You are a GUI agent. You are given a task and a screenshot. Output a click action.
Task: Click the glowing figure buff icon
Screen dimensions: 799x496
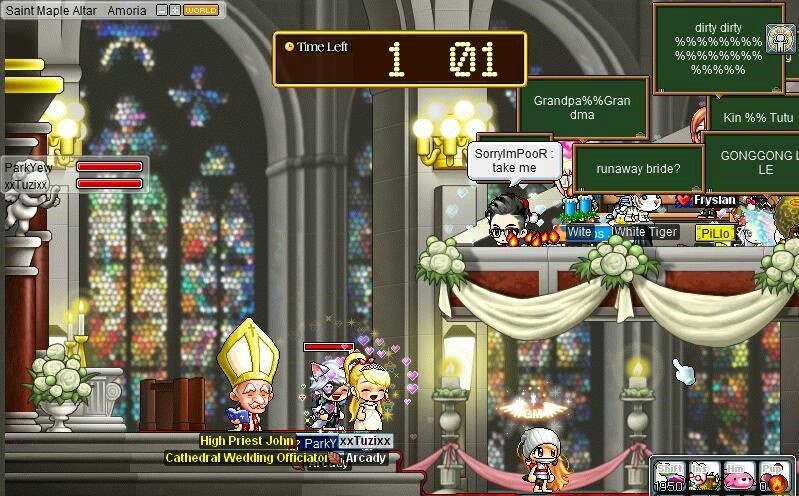[x=781, y=38]
